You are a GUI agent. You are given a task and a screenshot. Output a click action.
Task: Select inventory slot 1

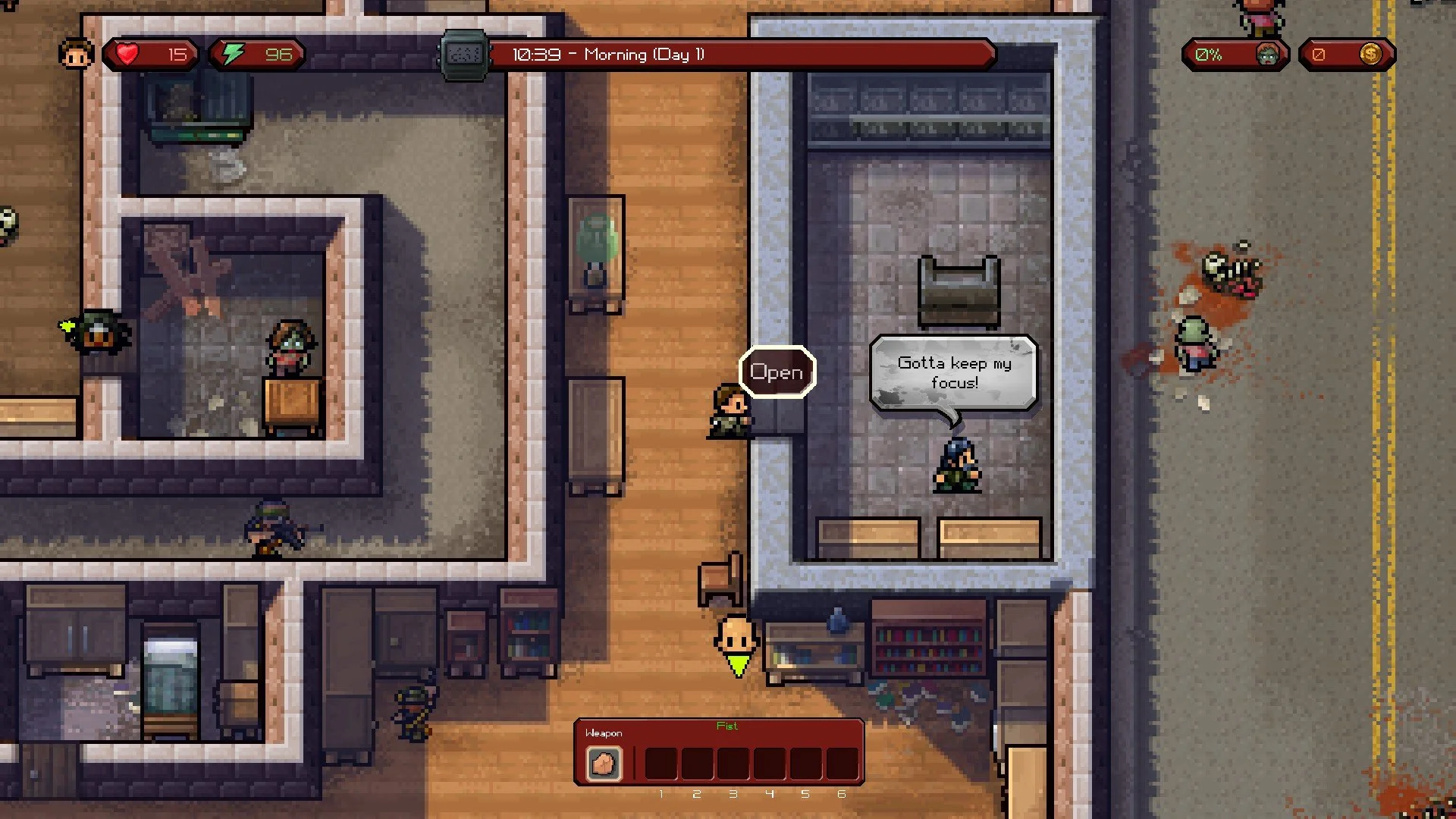[x=661, y=762]
